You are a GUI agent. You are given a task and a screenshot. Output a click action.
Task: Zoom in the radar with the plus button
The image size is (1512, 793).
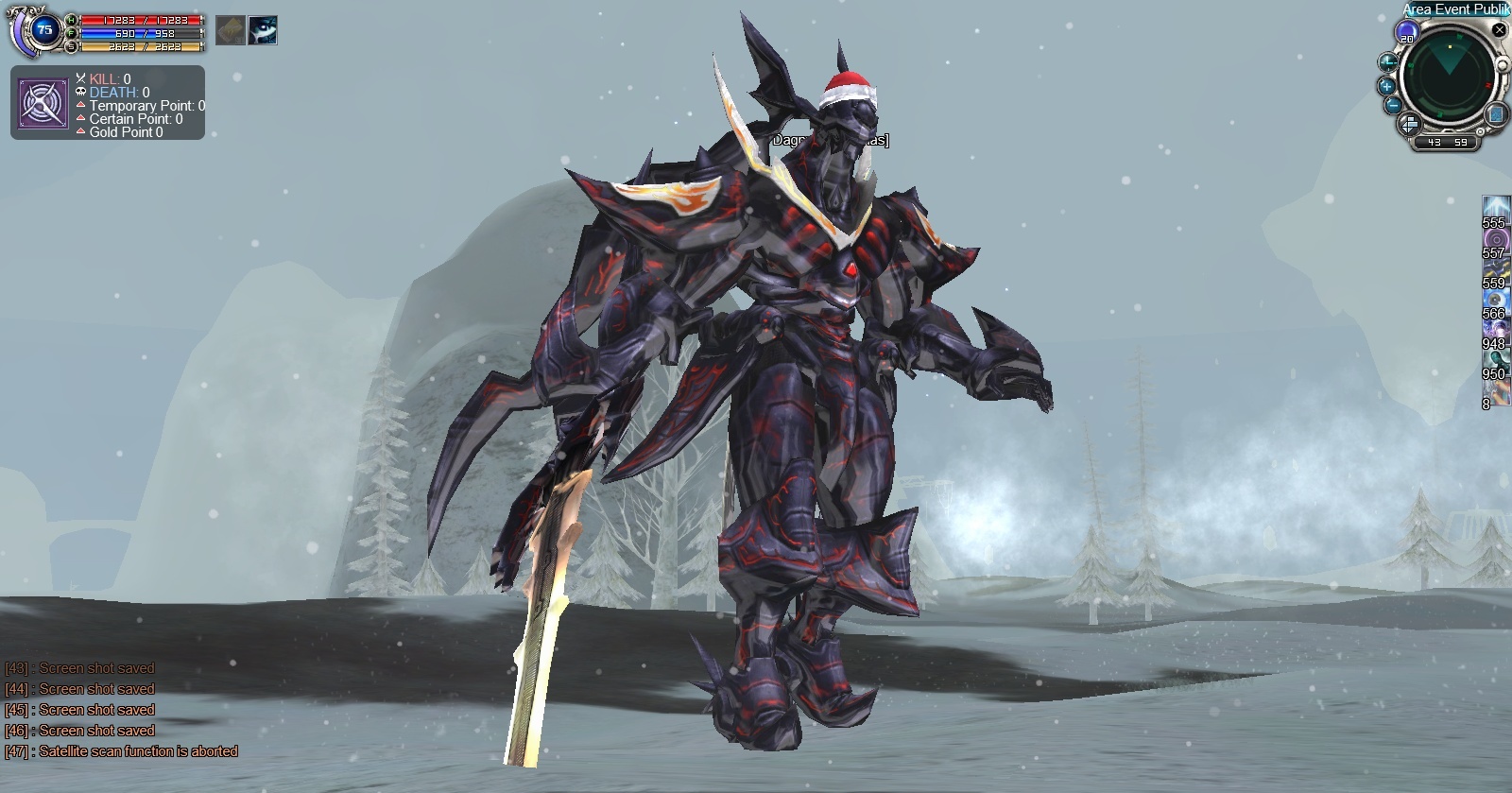[1387, 86]
